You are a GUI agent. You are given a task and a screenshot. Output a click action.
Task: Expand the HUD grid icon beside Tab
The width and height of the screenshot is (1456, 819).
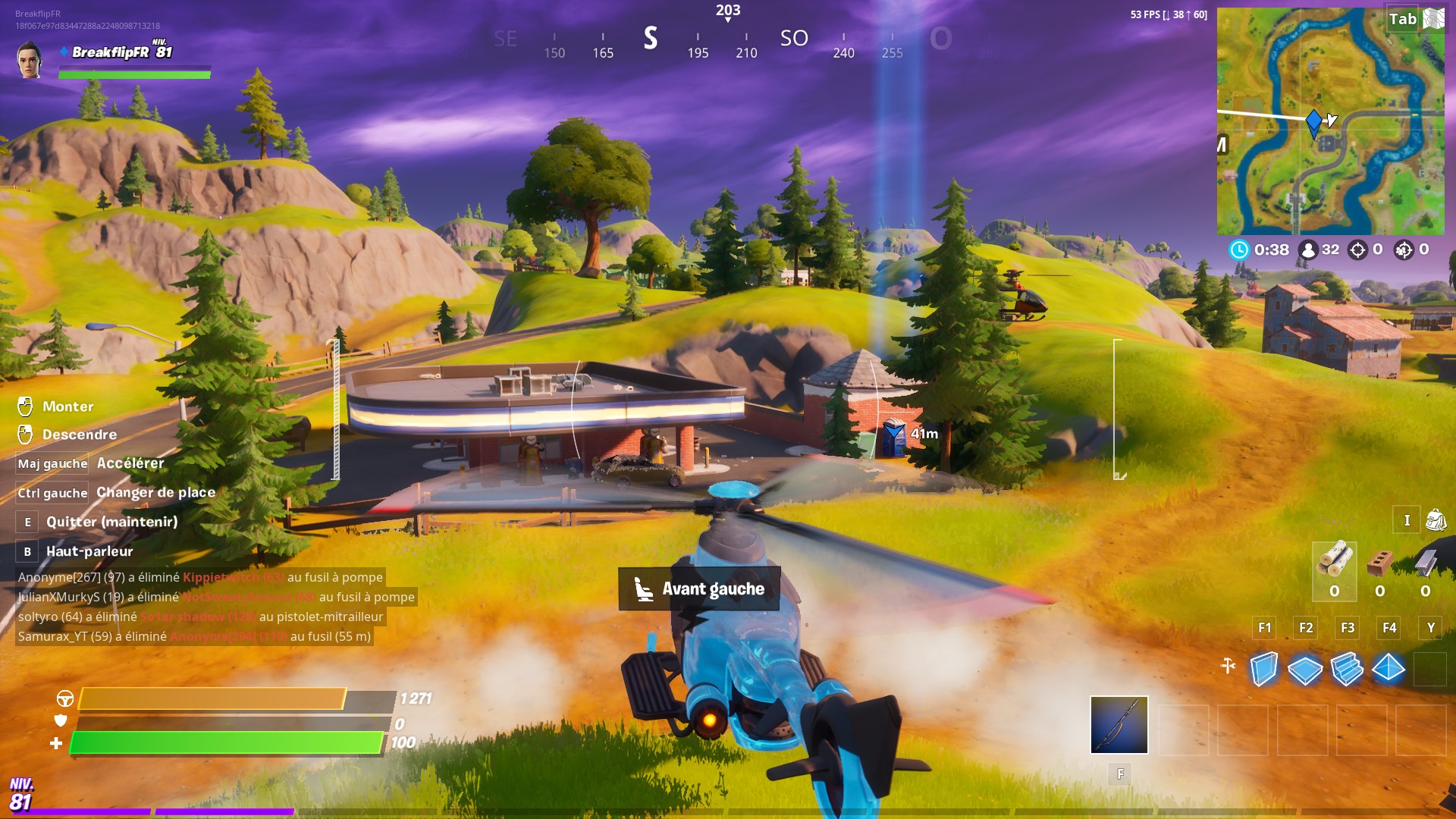point(1432,17)
